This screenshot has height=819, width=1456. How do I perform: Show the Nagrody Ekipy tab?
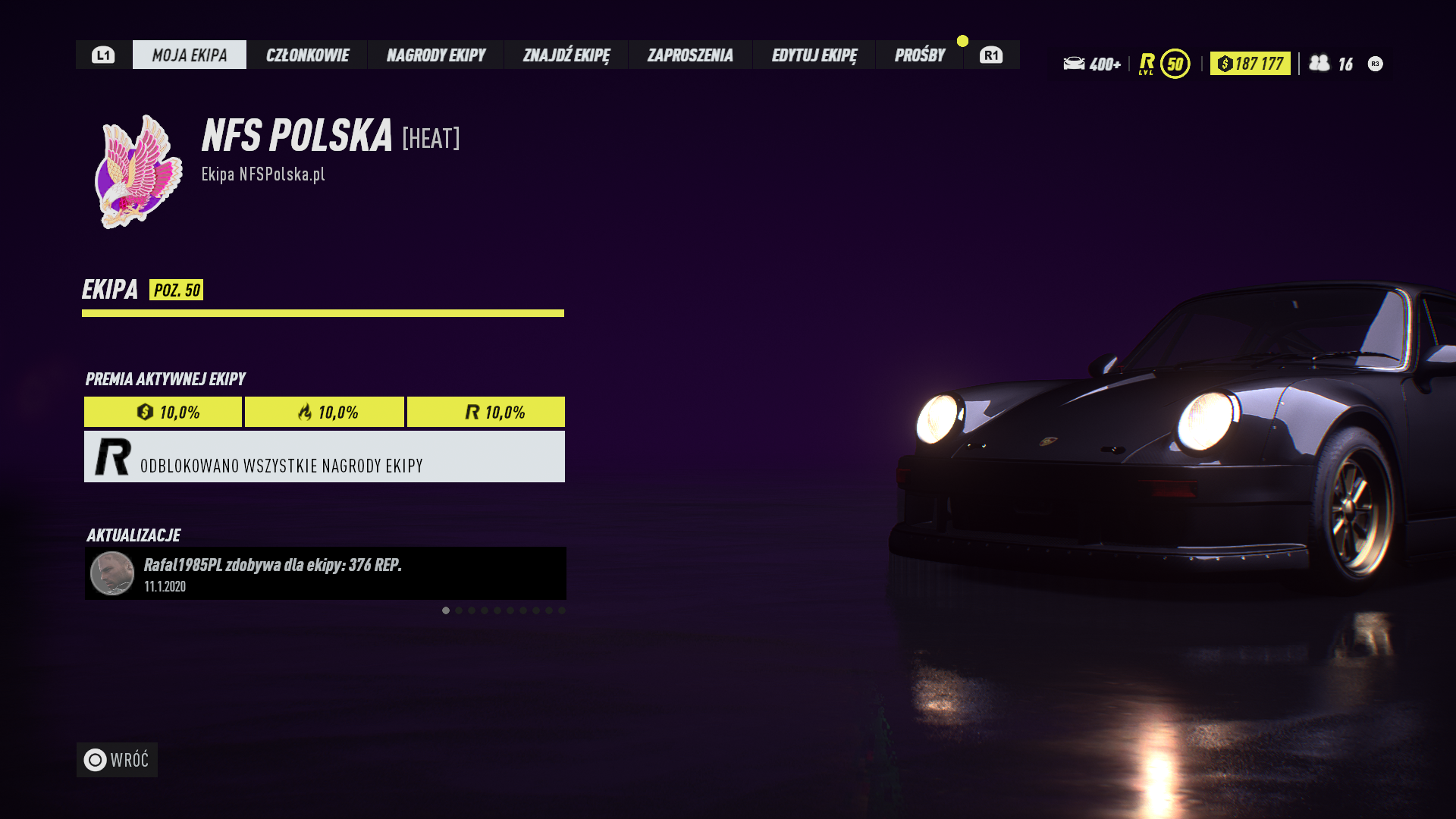point(436,55)
